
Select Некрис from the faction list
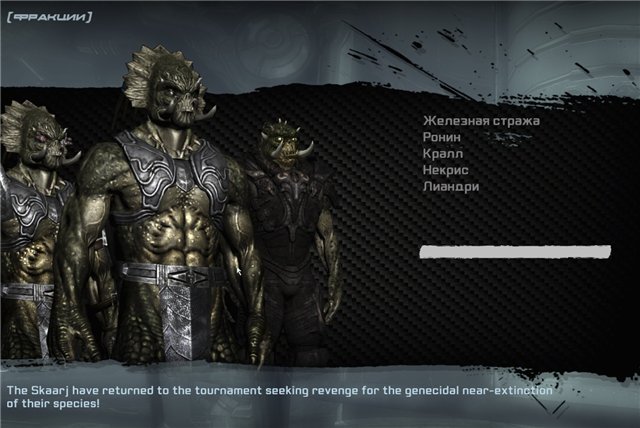click(446, 171)
